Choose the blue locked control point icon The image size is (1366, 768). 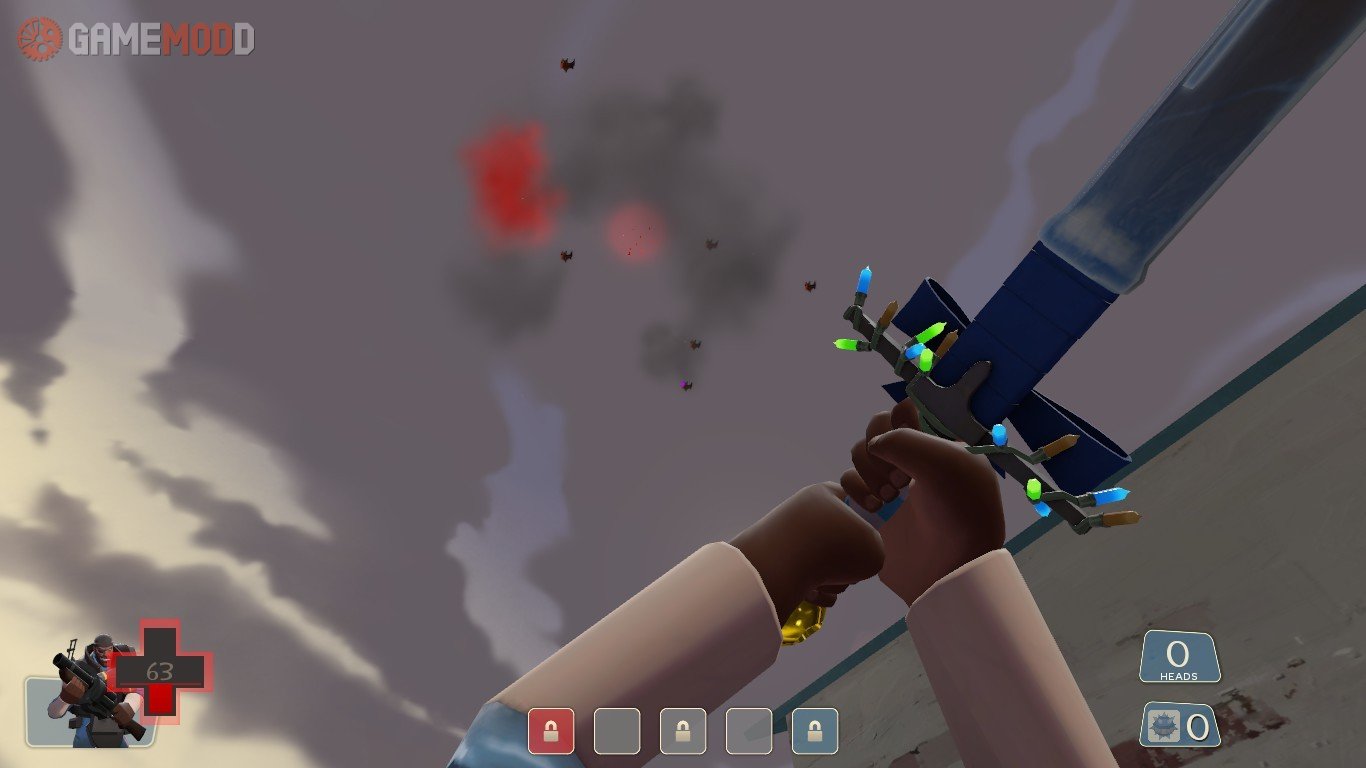815,731
